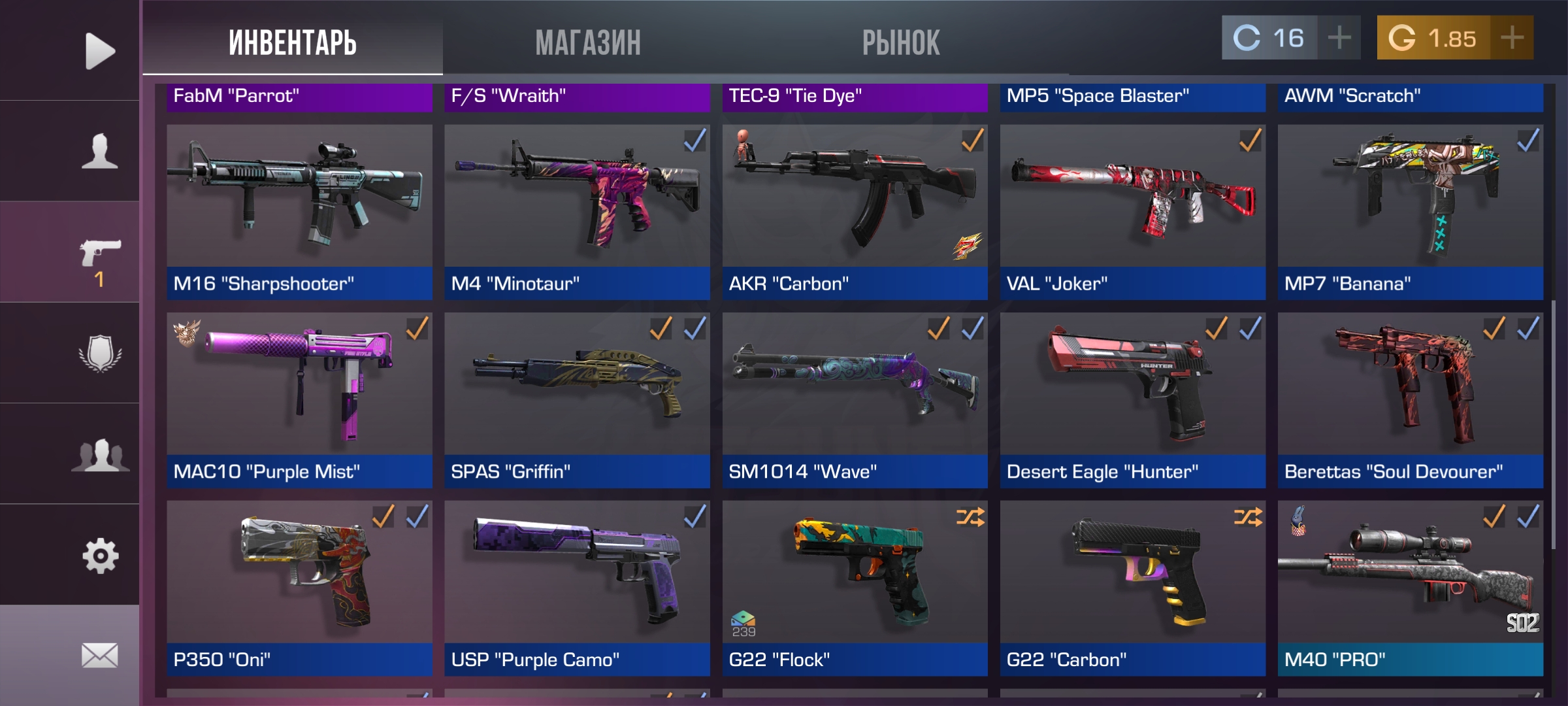Open settings via the gear icon
Image resolution: width=1568 pixels, height=706 pixels.
tap(99, 556)
